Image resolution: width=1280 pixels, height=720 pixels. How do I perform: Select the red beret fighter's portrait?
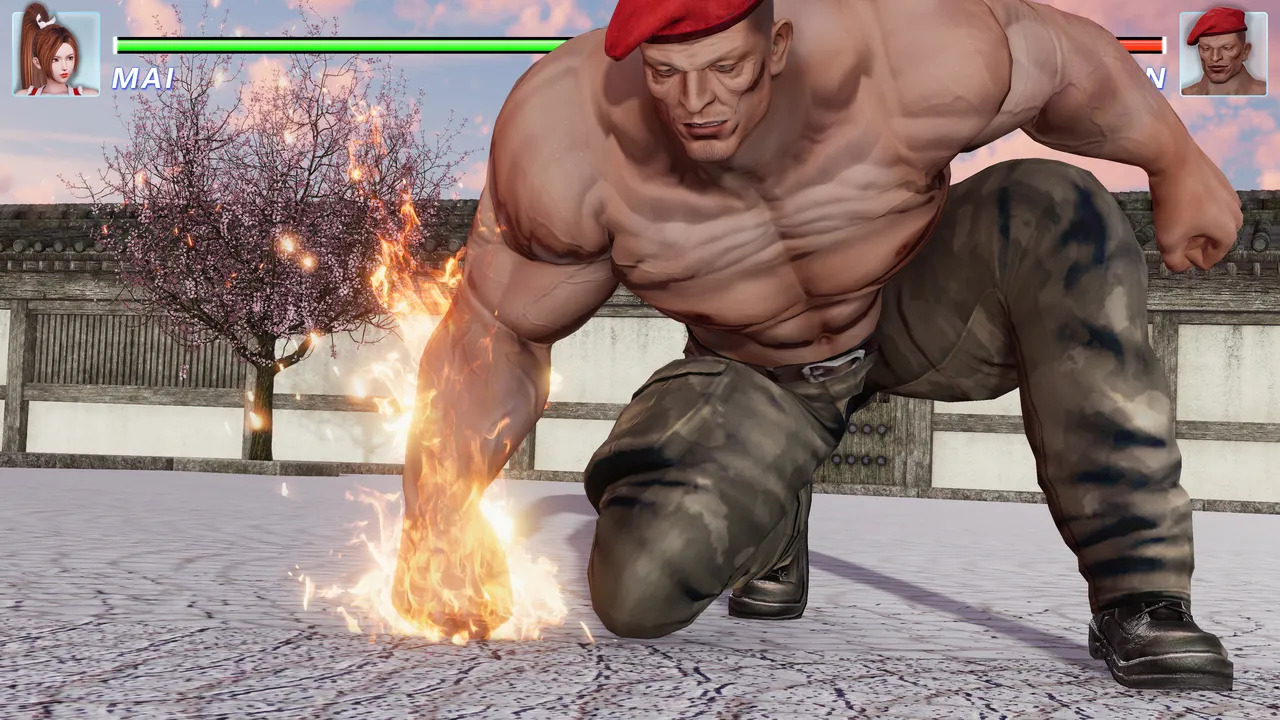coord(1222,54)
